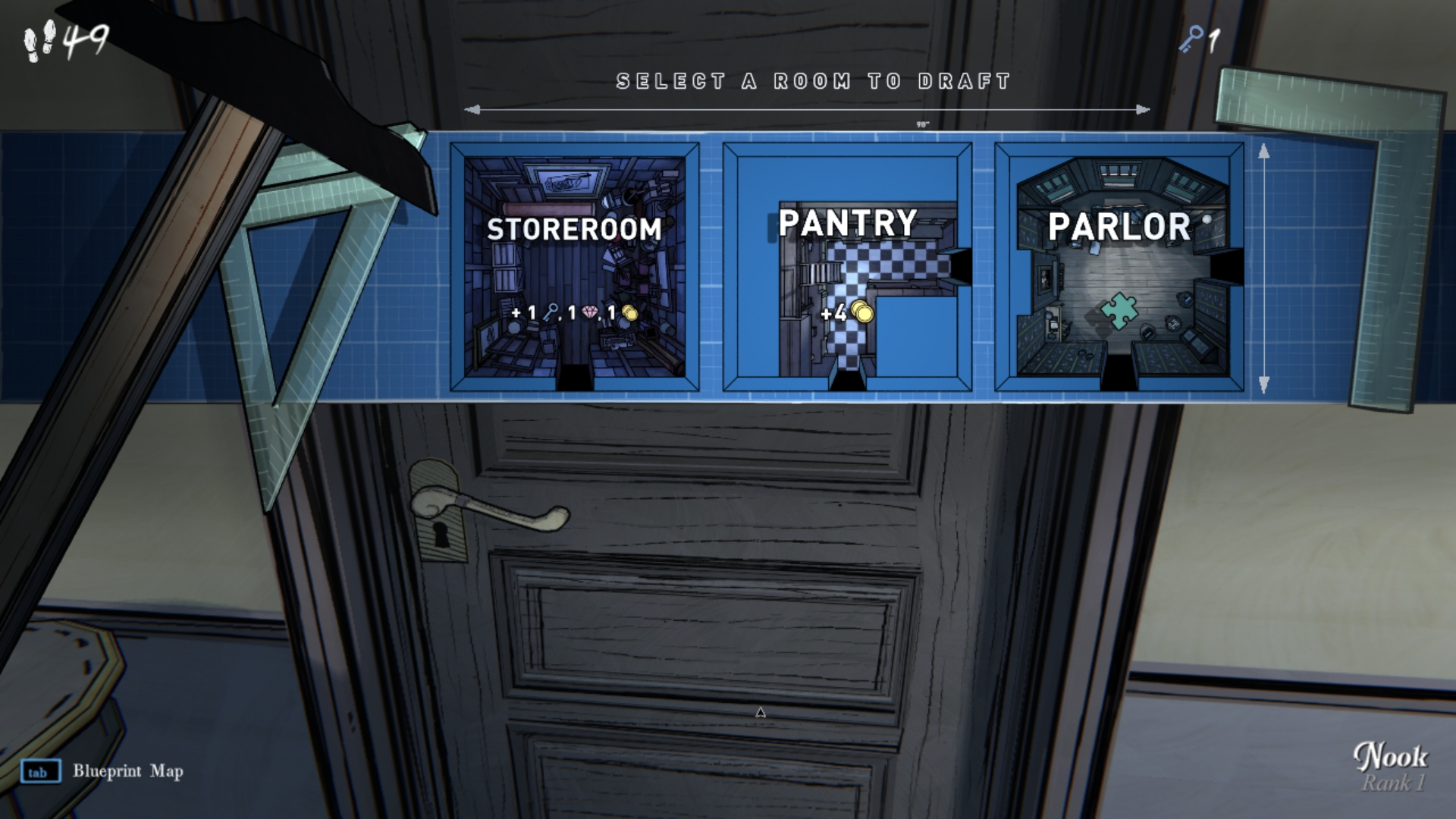Screen dimensions: 1456x819
Task: Select the Parlor room card
Action: click(x=1119, y=267)
